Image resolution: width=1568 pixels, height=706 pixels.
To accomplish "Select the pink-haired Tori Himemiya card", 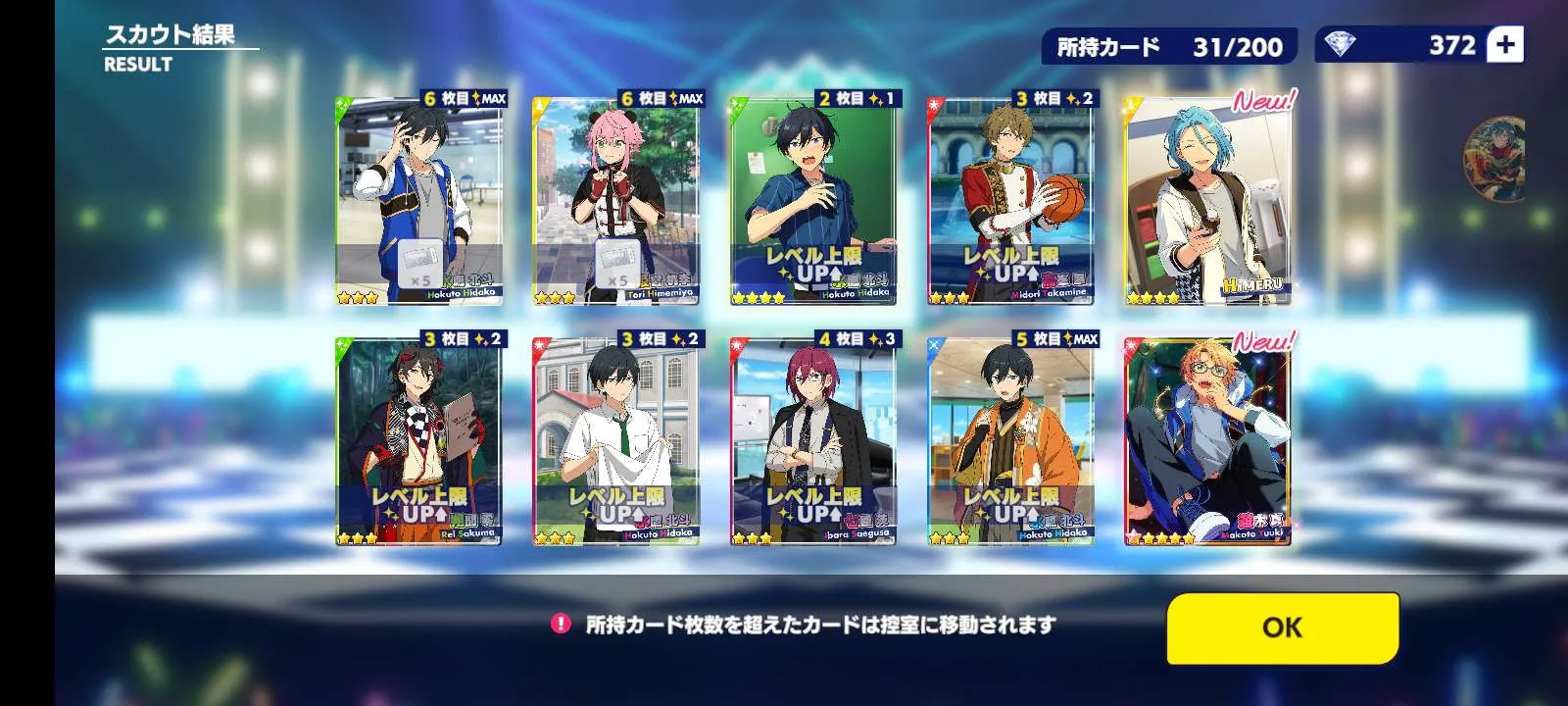I will point(615,201).
